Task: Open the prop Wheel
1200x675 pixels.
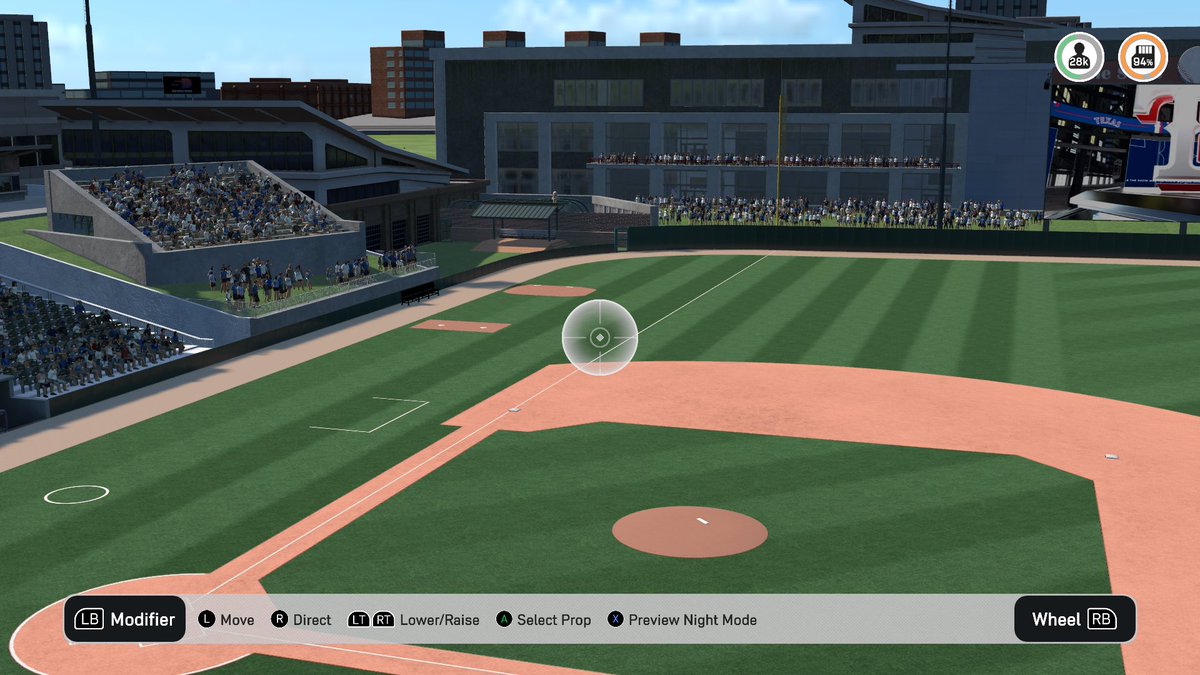Action: pos(1074,619)
